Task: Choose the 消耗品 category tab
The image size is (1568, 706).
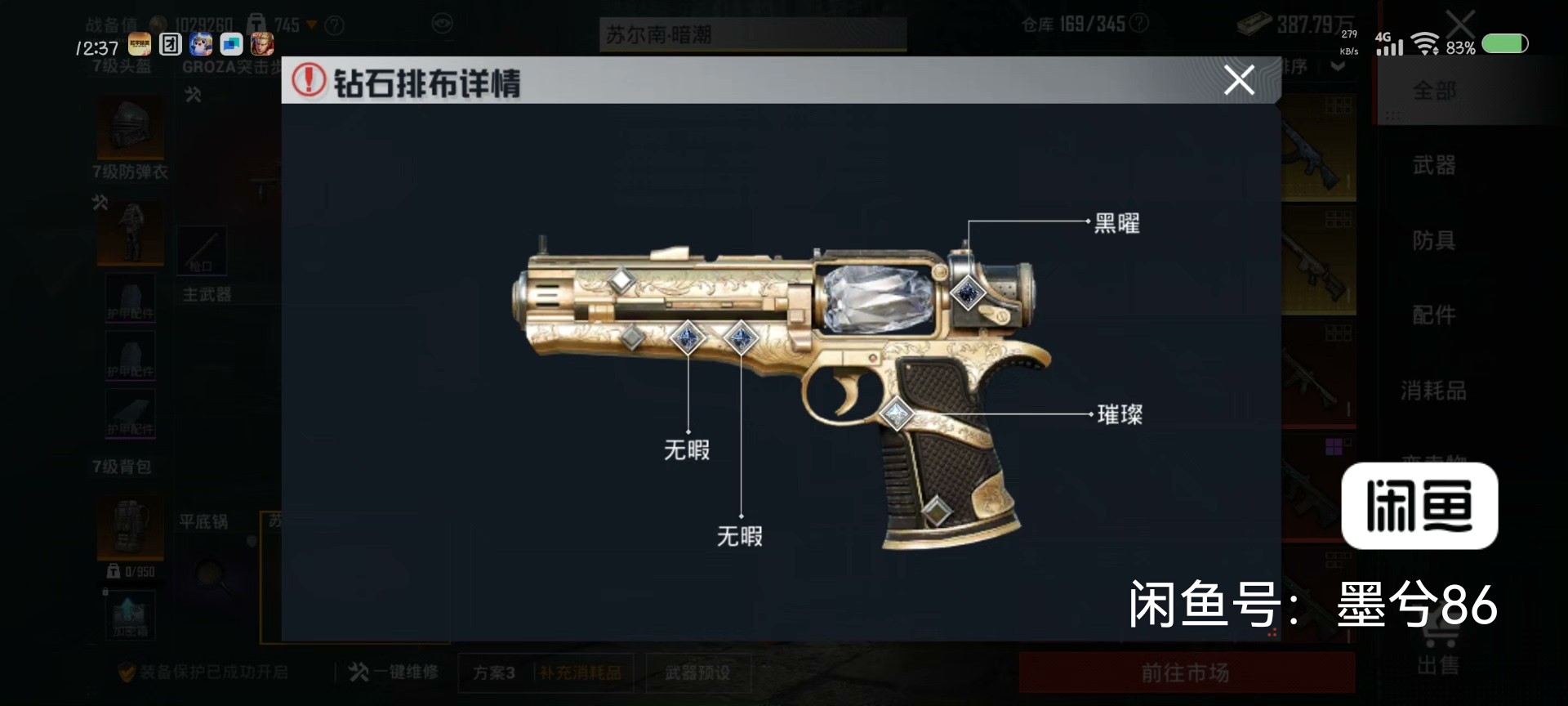Action: point(1435,391)
